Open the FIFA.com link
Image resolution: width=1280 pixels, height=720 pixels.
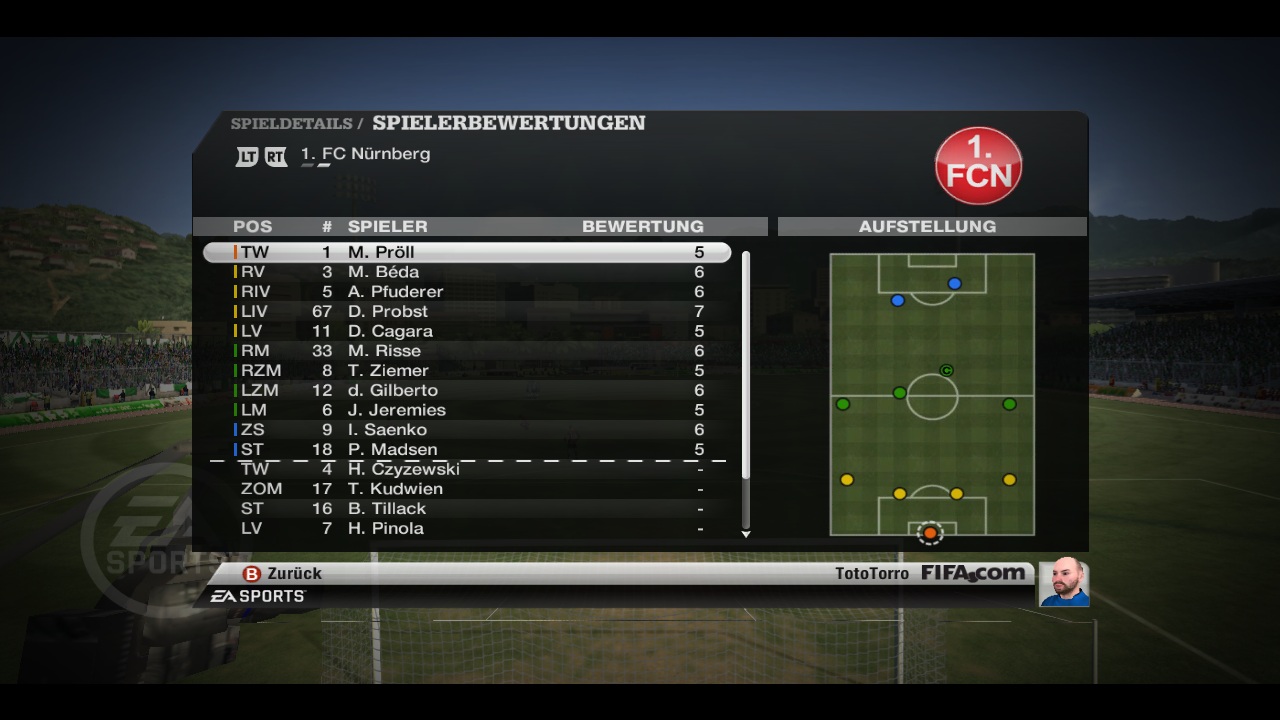(x=972, y=574)
